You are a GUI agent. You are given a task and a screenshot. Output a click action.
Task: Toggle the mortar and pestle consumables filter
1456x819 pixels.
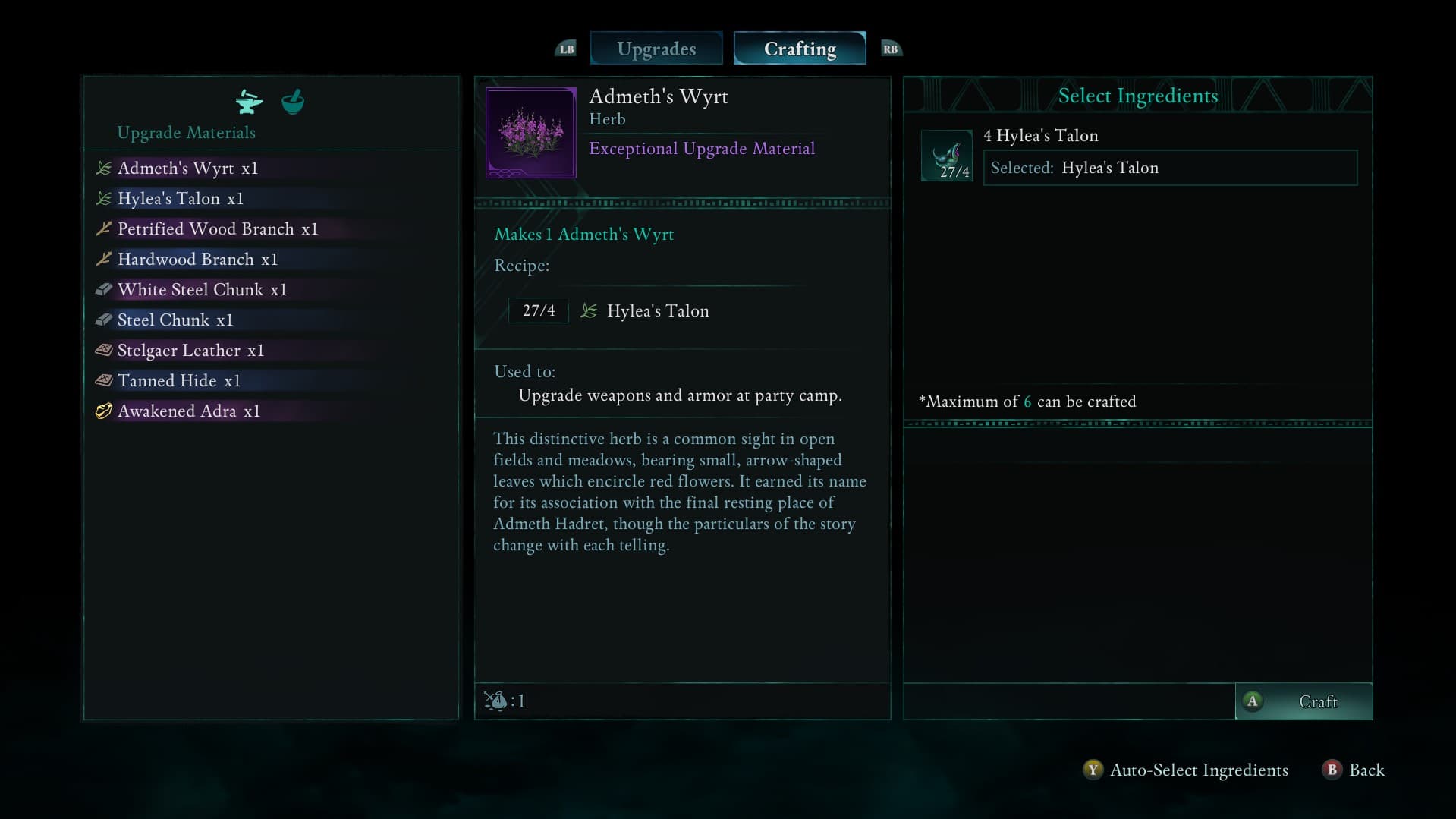292,102
